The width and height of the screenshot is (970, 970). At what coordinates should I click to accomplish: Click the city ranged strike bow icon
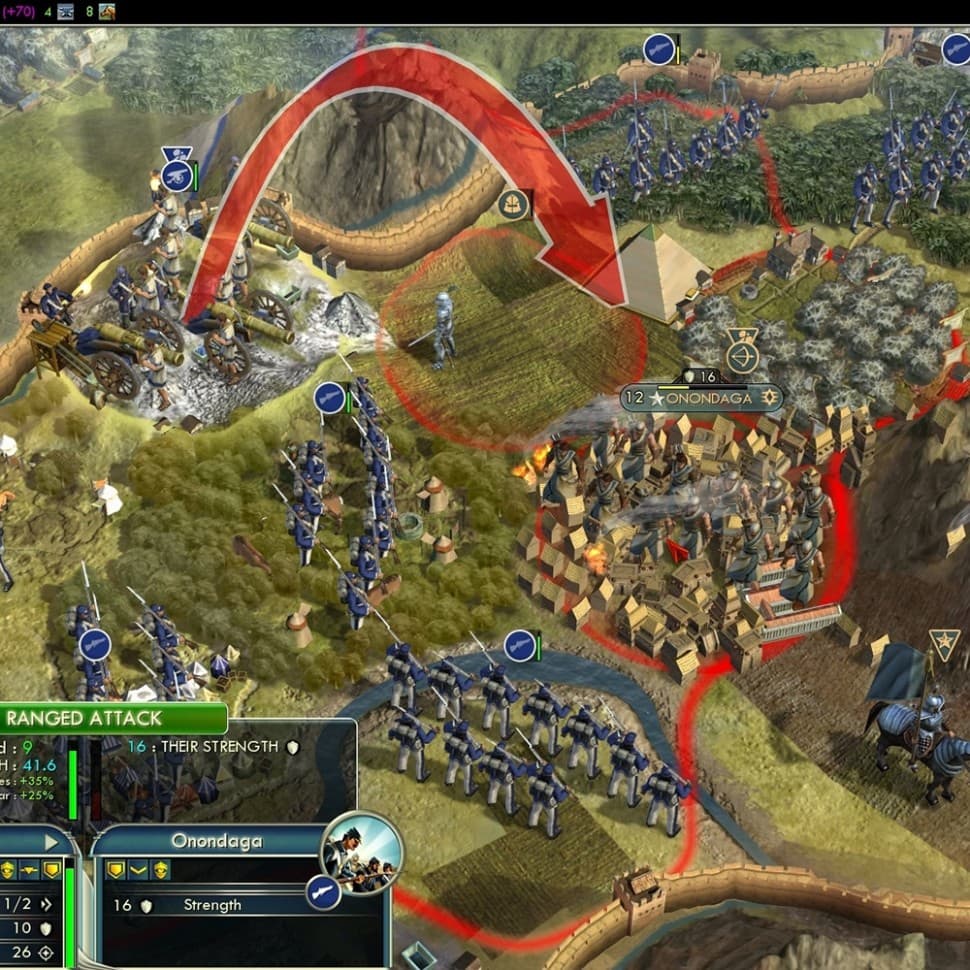741,356
